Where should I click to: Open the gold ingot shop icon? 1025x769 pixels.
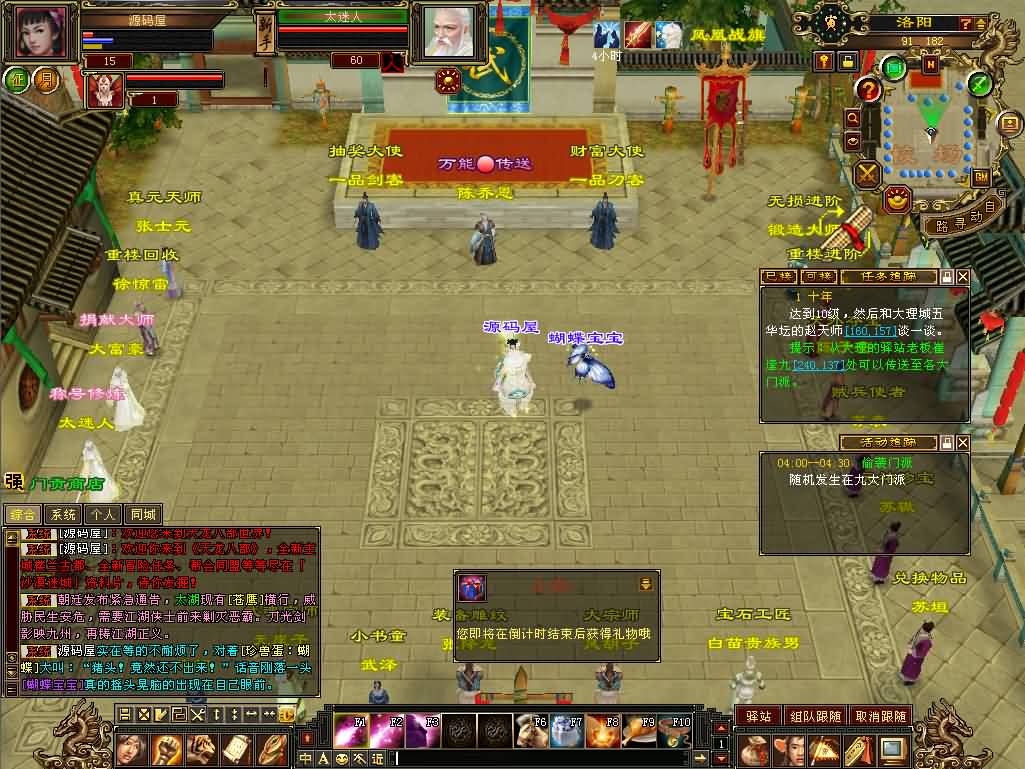(898, 199)
